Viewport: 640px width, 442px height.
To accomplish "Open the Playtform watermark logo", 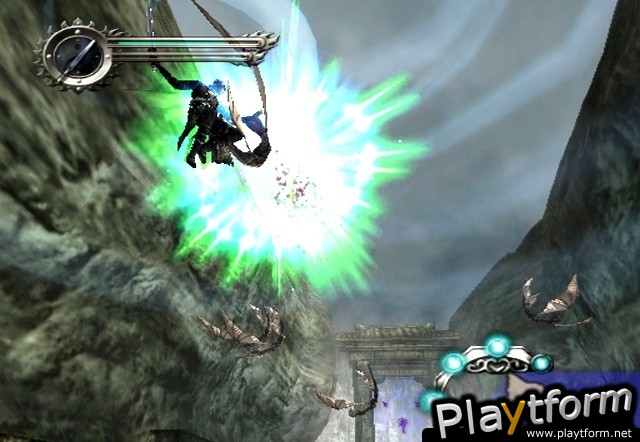I will point(529,408).
